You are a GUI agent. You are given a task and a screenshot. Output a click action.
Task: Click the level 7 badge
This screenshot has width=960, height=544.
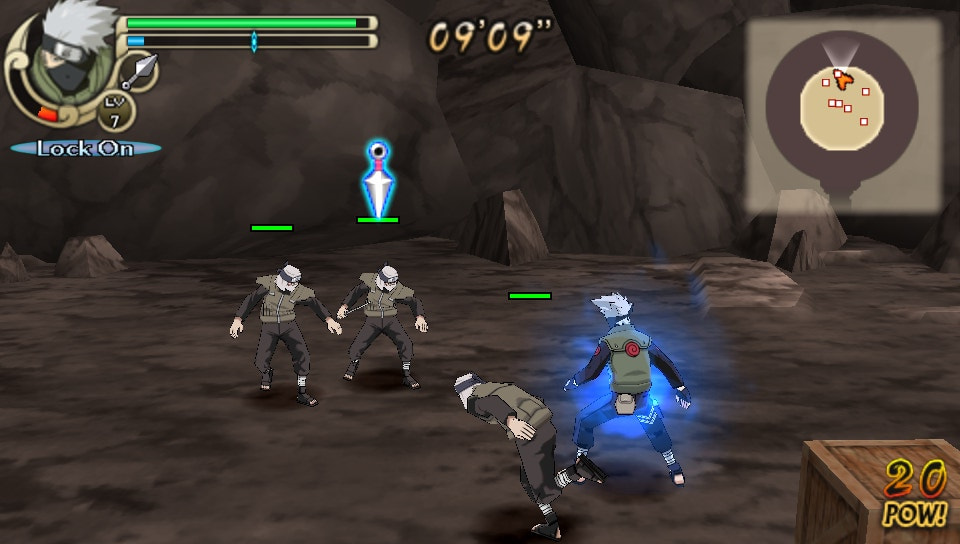pyautogui.click(x=116, y=111)
